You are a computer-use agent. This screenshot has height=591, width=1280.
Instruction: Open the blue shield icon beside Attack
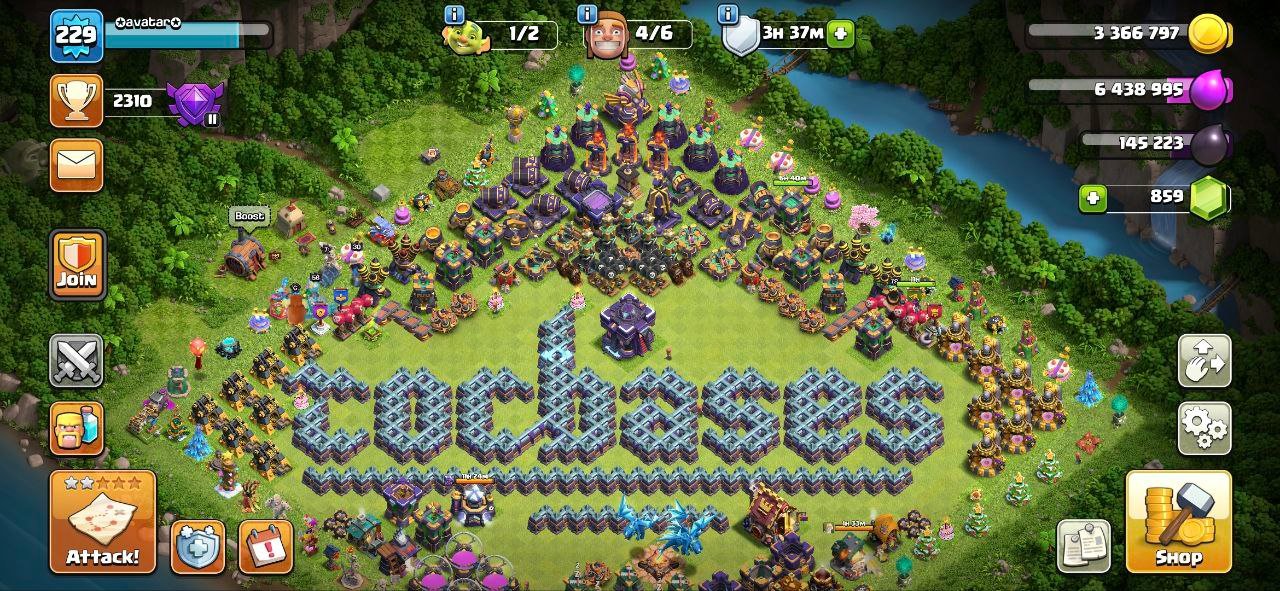coord(198,547)
